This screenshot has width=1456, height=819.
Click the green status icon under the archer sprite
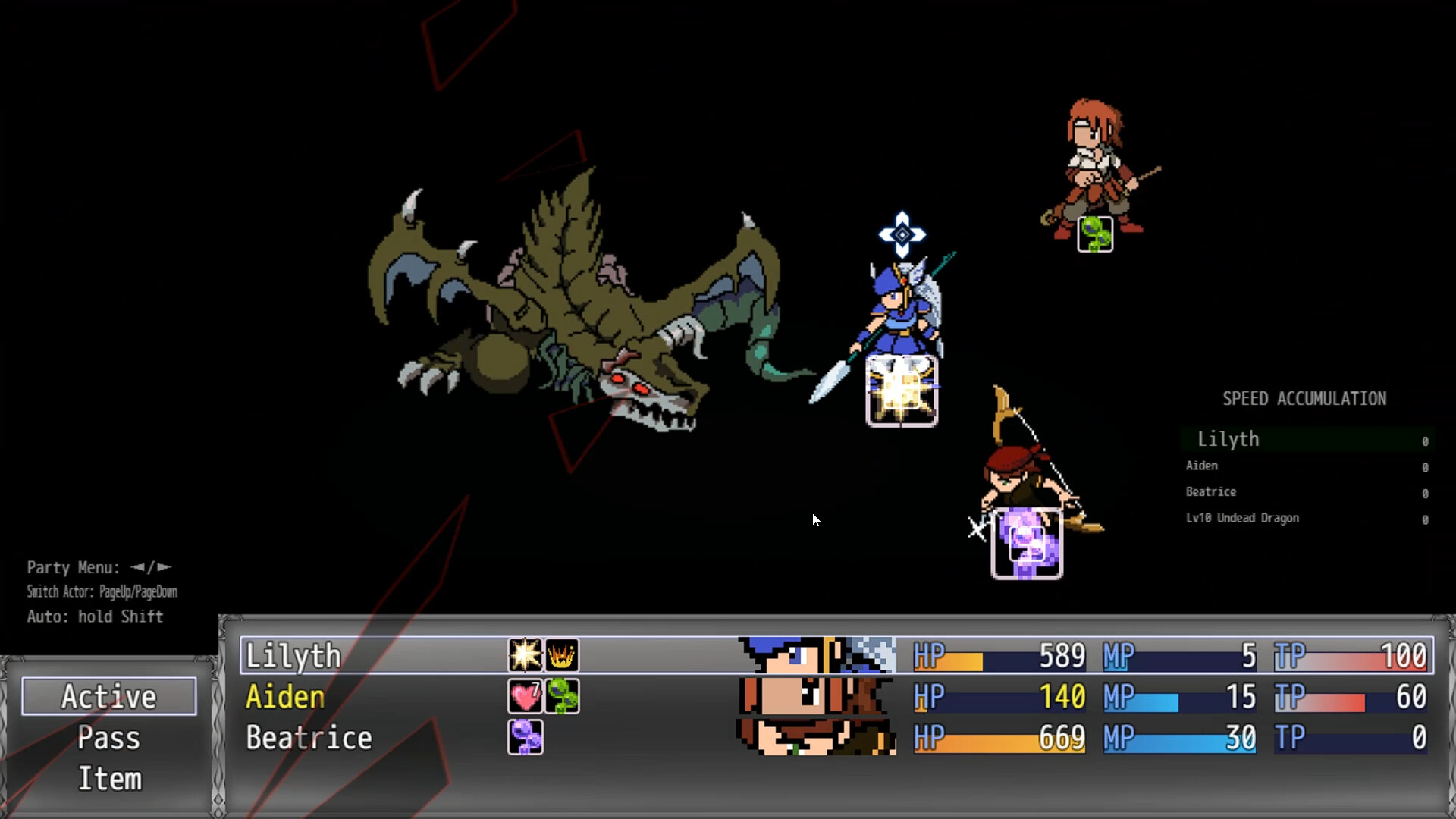(x=1094, y=234)
